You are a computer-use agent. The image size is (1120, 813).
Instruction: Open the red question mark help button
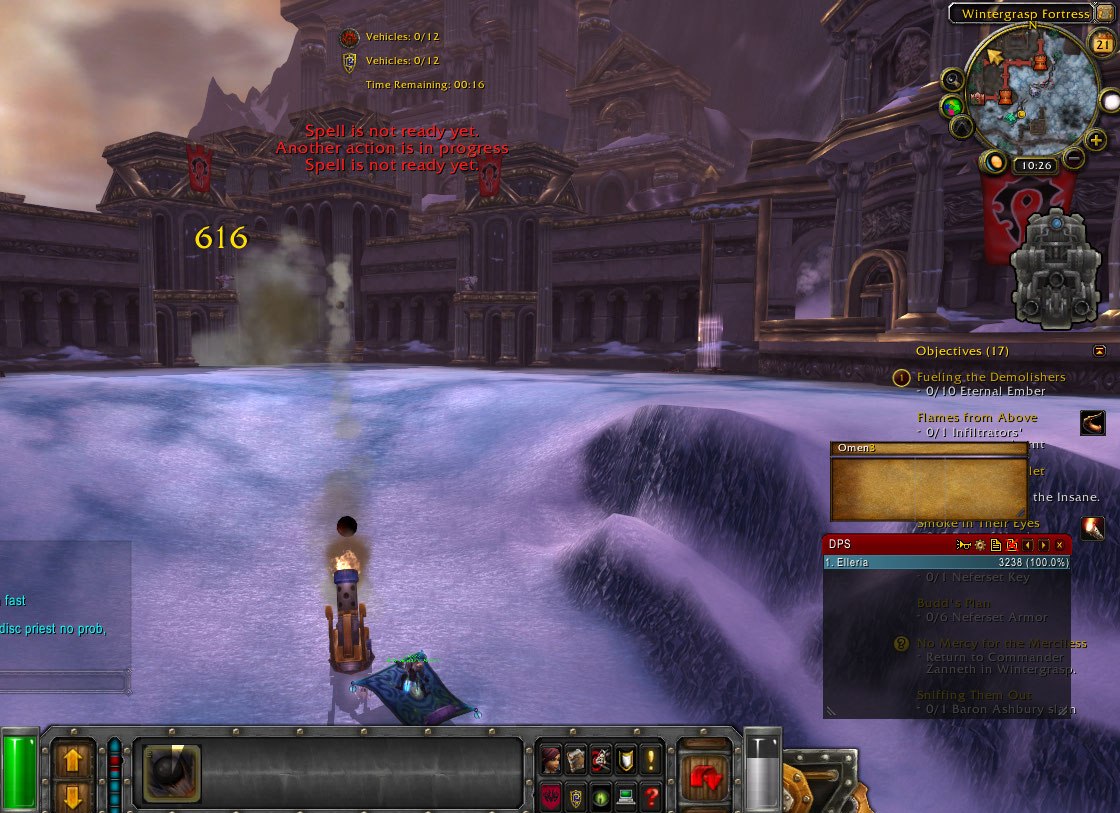click(x=651, y=797)
